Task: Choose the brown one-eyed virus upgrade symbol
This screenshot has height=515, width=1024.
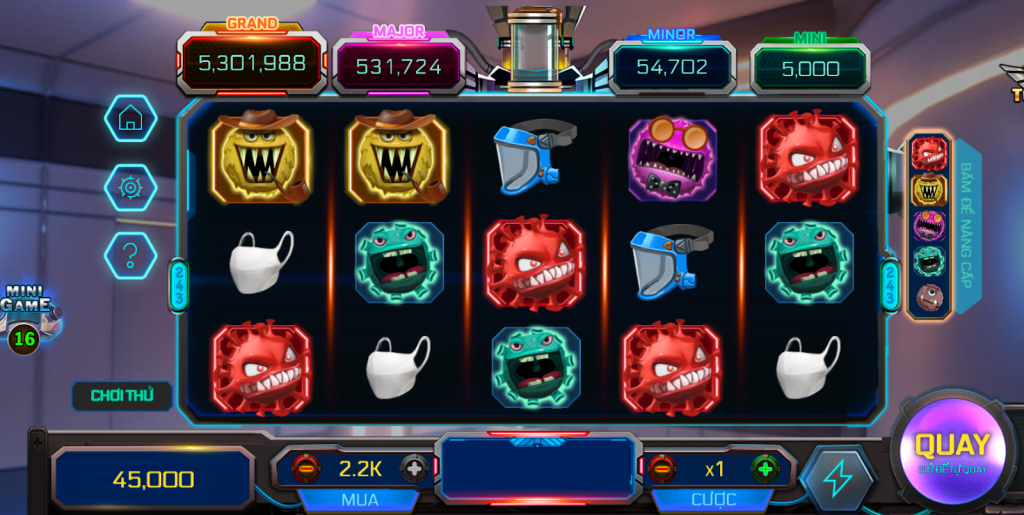Action: pos(929,297)
